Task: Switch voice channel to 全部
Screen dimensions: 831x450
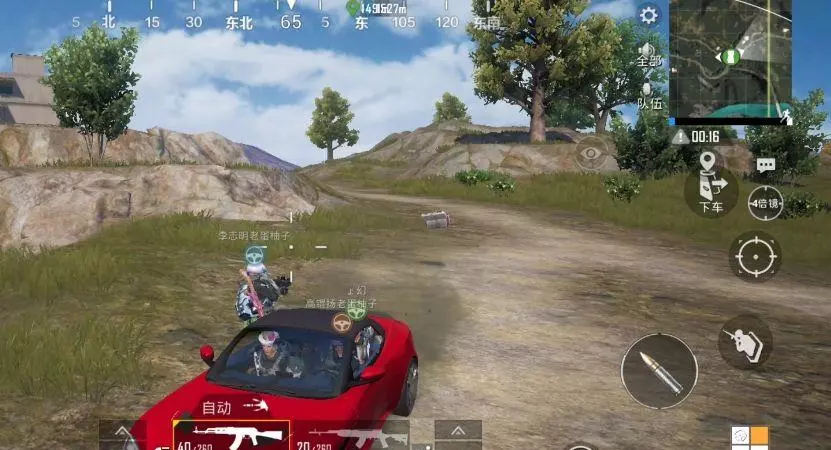Action: tap(649, 54)
